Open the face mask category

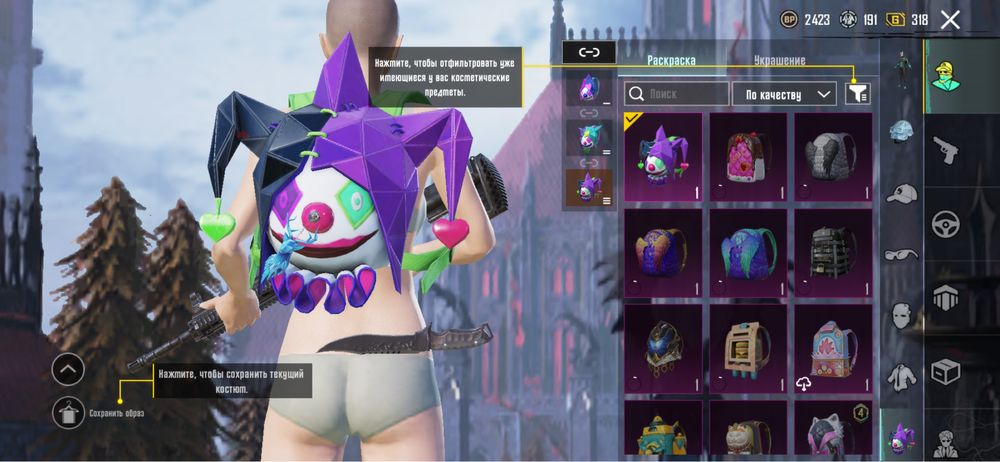(x=902, y=315)
